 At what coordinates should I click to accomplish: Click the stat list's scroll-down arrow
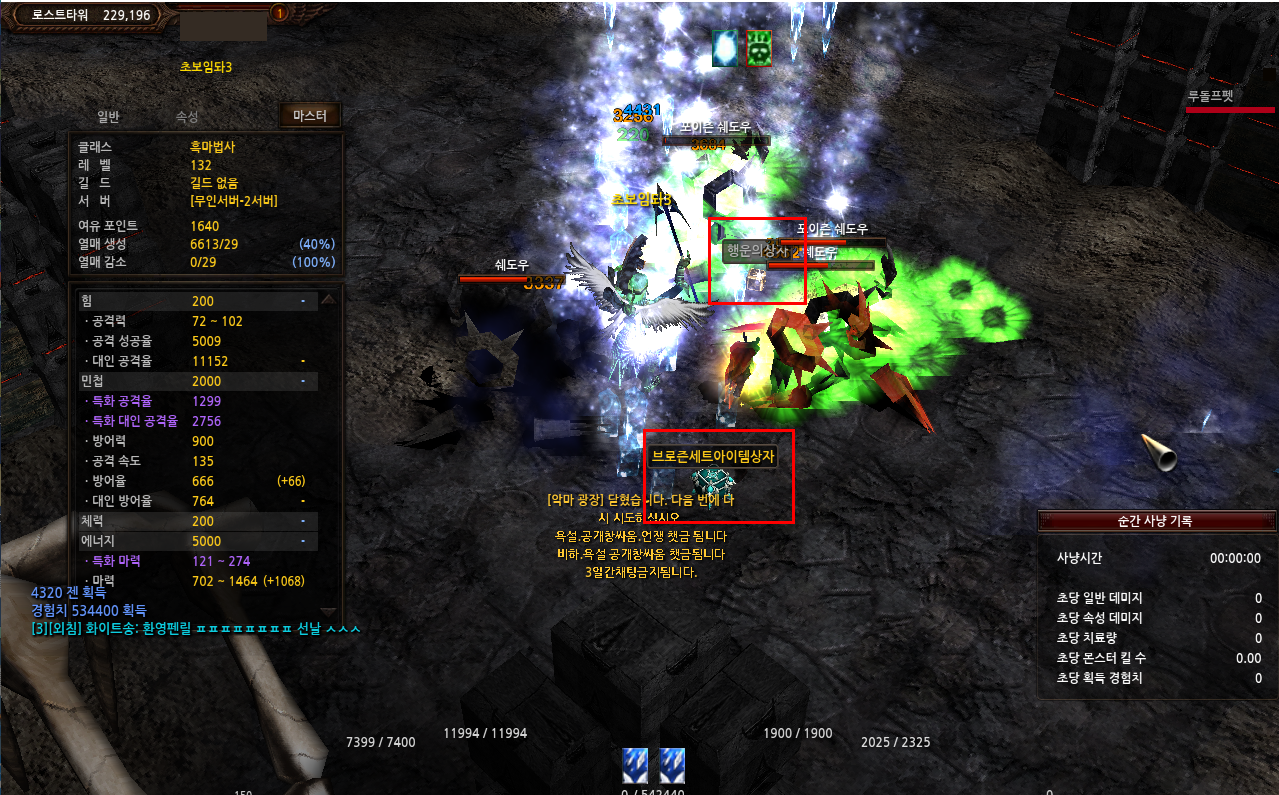(327, 611)
